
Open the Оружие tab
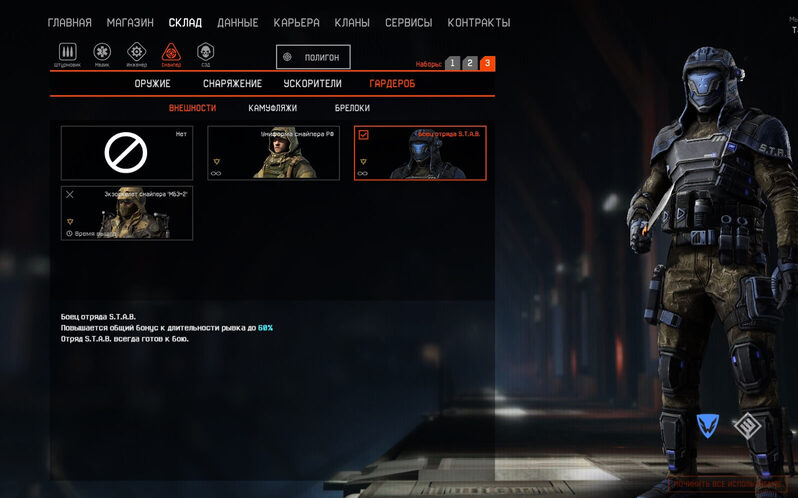pos(152,84)
